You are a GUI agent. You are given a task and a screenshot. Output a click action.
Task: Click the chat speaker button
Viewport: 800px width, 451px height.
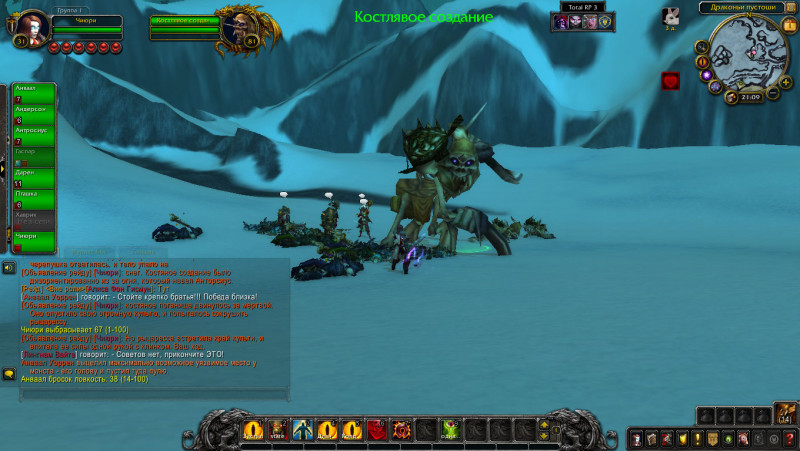coord(8,267)
